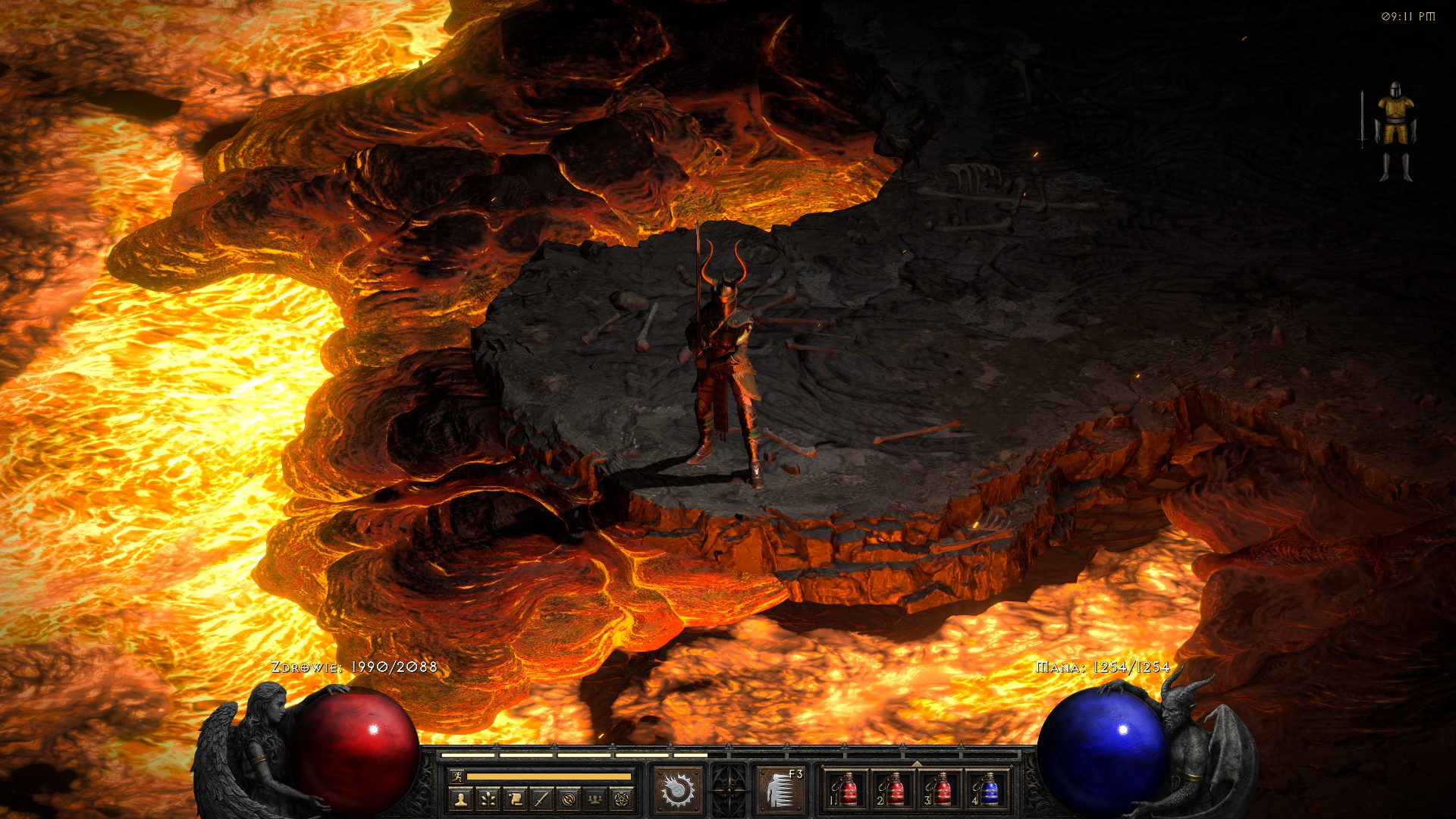The width and height of the screenshot is (1456, 819).
Task: Open the party icon with three figures
Action: point(595,799)
